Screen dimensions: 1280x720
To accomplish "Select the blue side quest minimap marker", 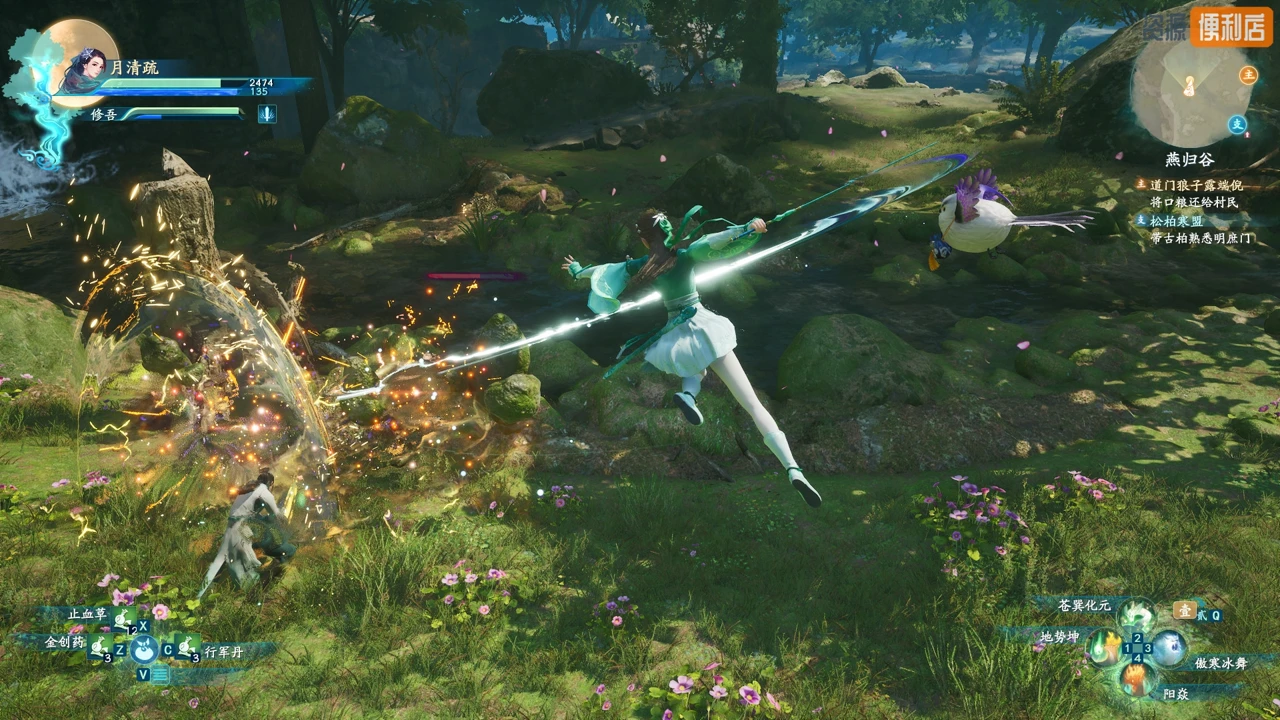I will pos(1237,124).
